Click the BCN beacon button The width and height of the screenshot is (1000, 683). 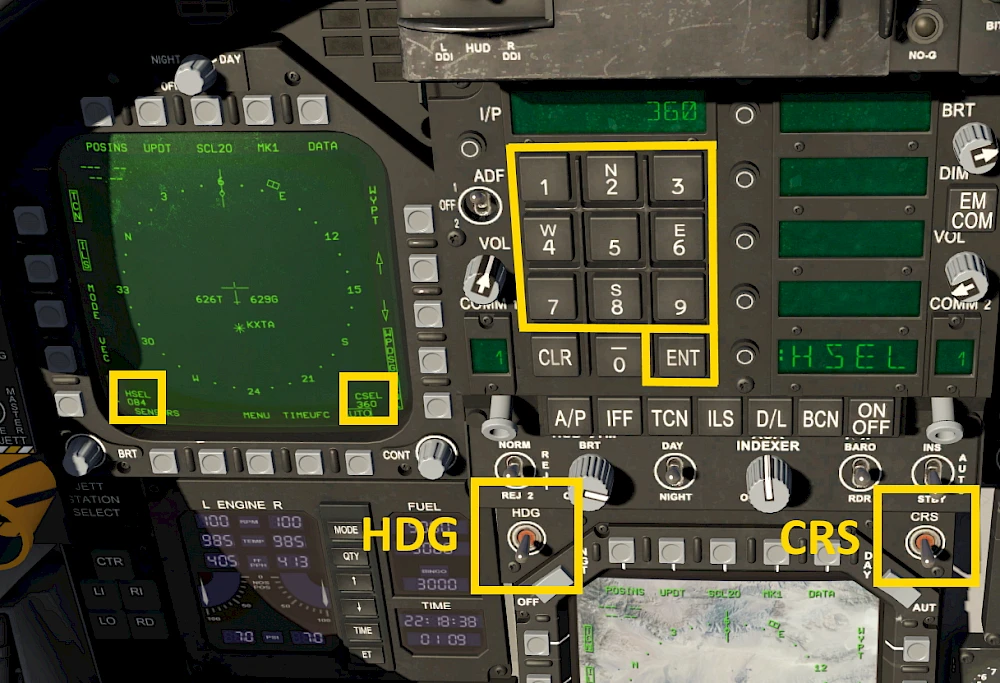(820, 420)
